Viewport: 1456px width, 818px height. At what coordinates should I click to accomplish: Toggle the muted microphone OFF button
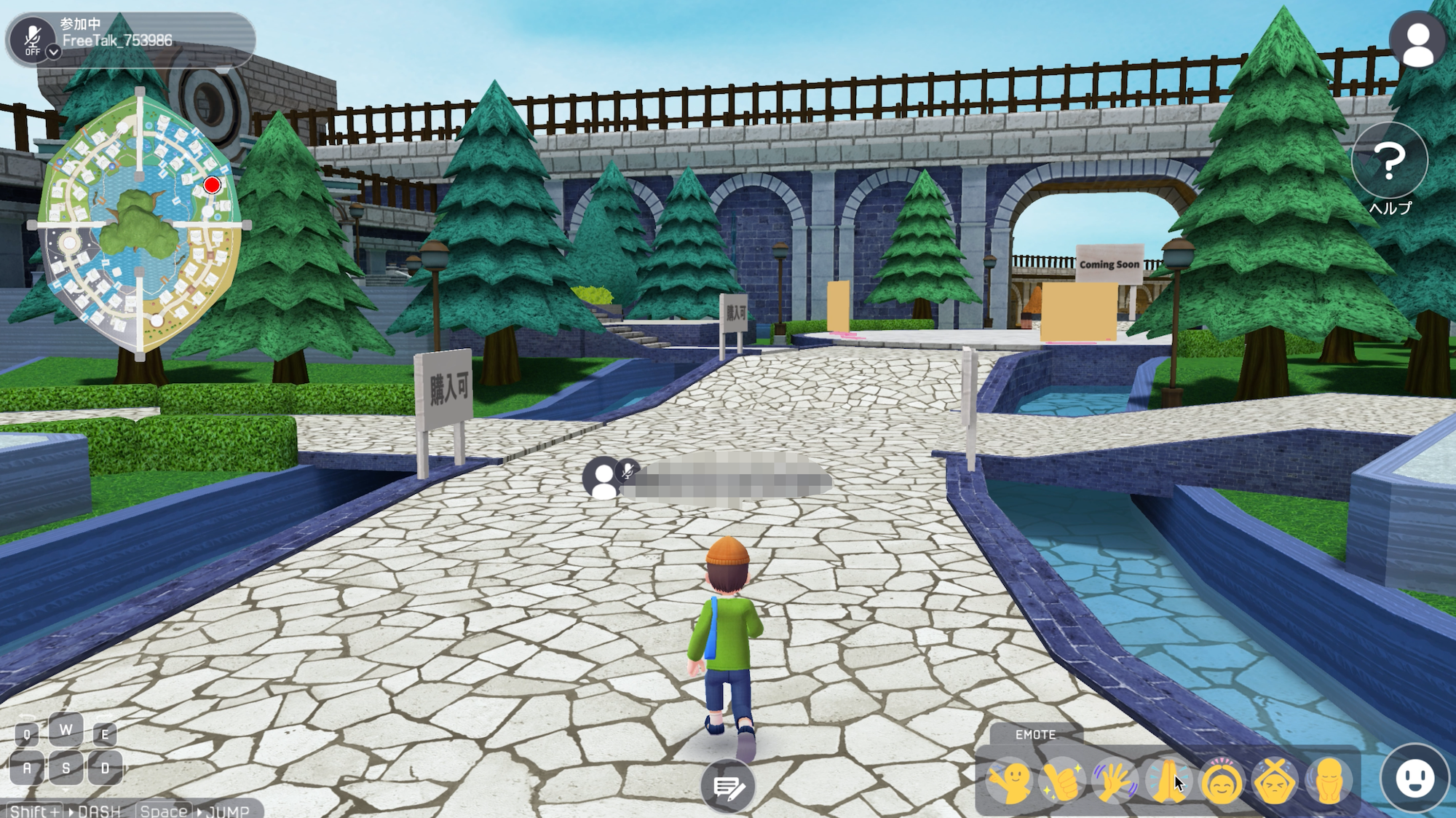click(31, 37)
